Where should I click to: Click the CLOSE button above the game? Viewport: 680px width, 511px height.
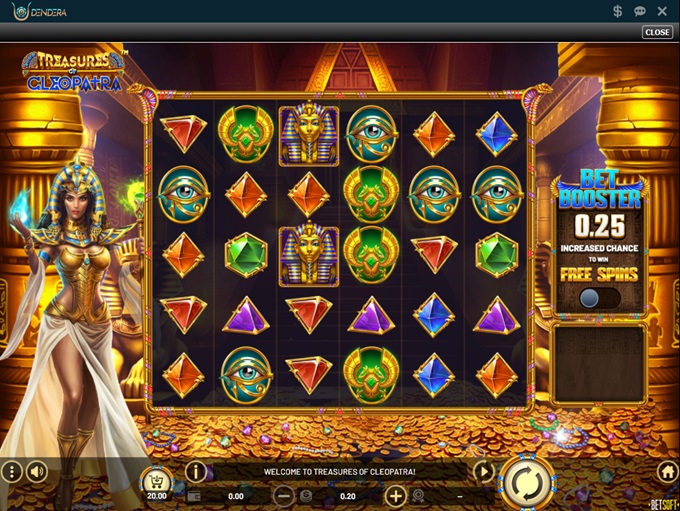point(657,32)
